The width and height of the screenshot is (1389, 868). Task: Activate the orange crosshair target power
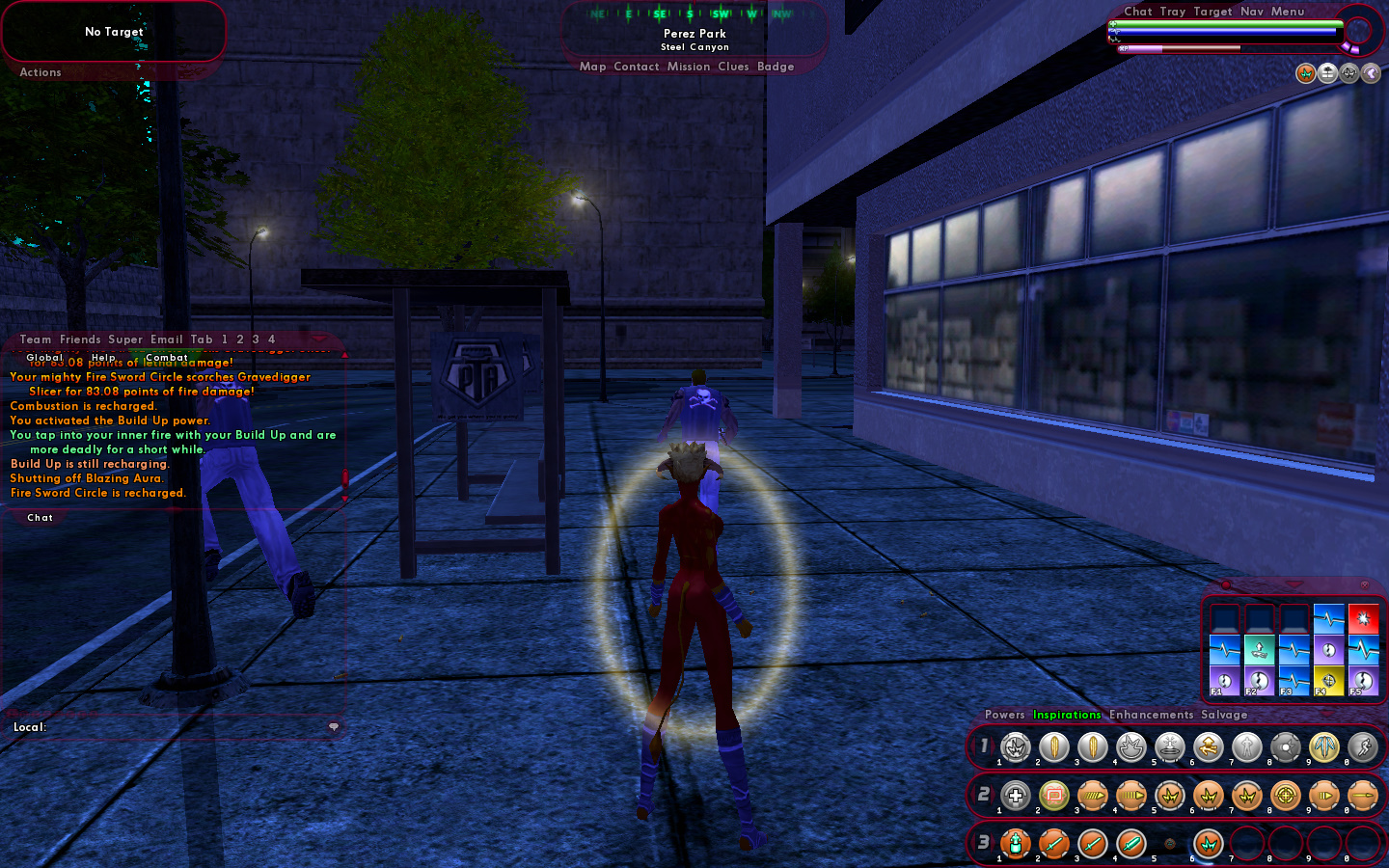point(1285,796)
